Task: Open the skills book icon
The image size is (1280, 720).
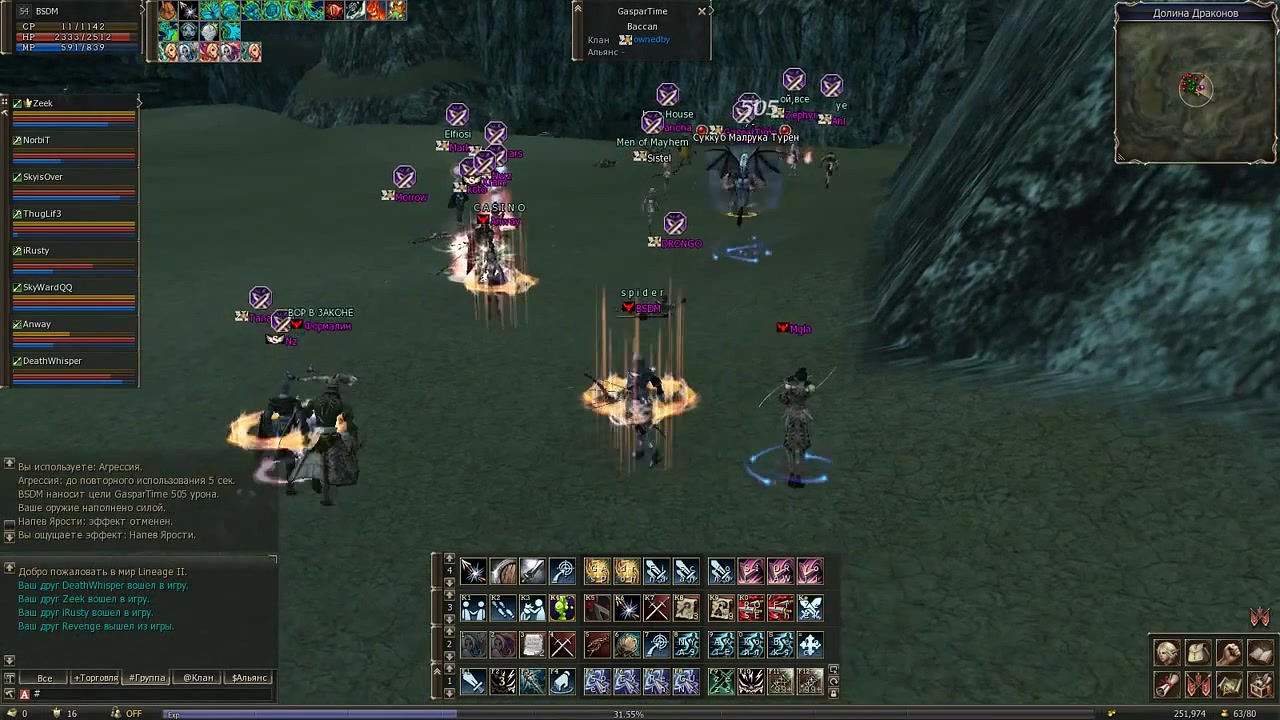Action: pos(1260,653)
